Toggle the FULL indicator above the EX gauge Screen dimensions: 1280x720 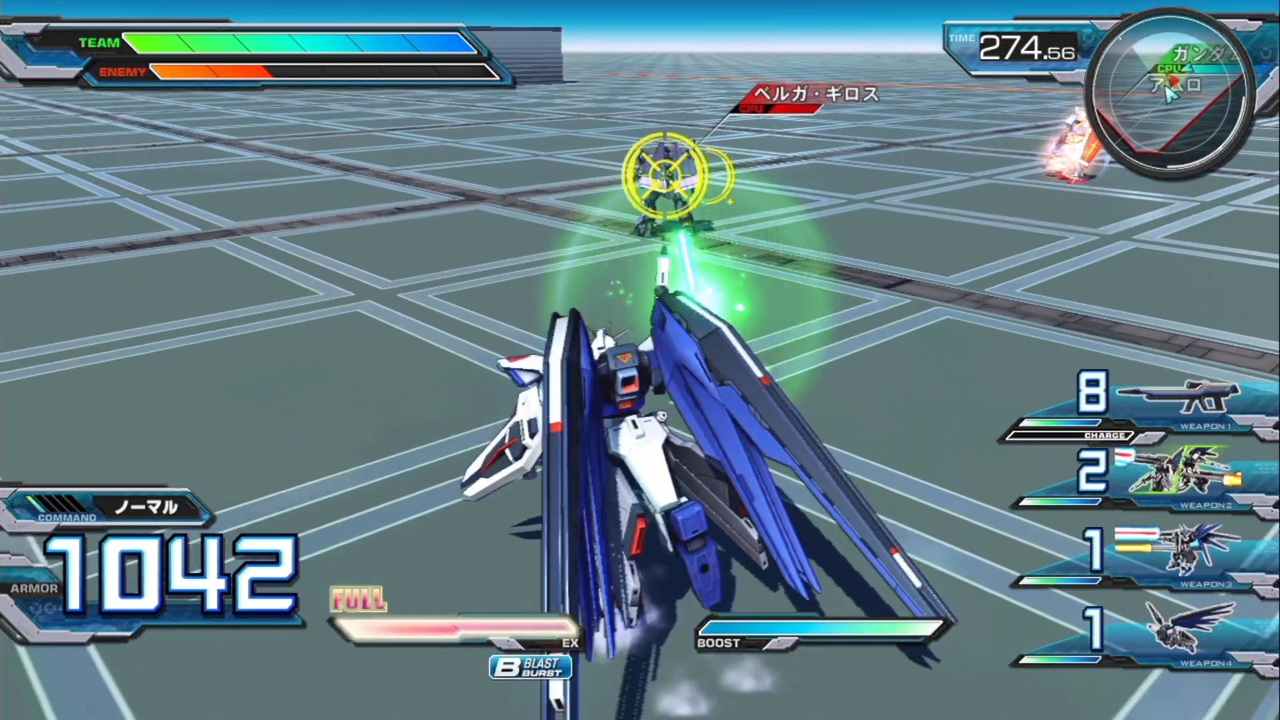358,597
